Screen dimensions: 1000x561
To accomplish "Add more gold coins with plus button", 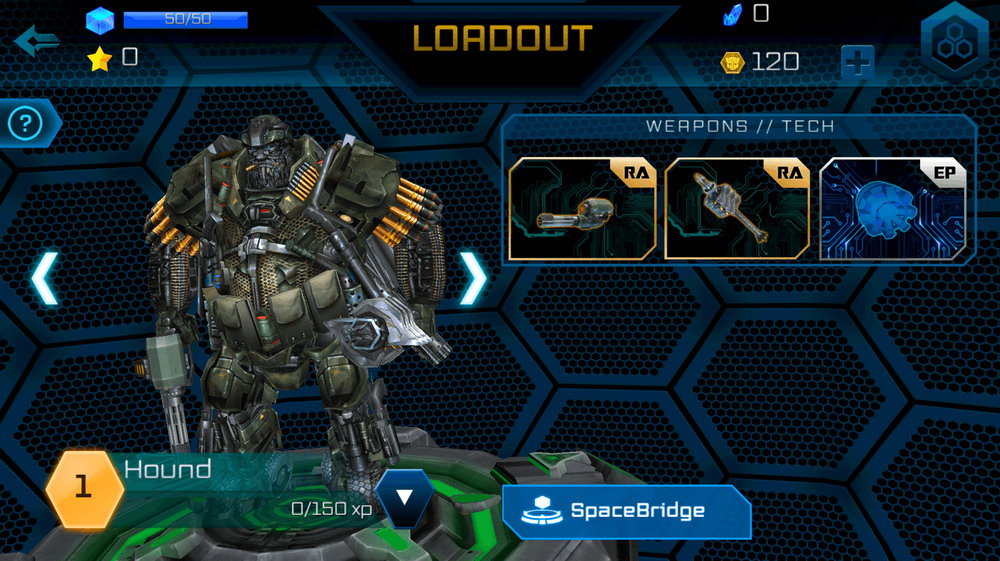I will 857,62.
